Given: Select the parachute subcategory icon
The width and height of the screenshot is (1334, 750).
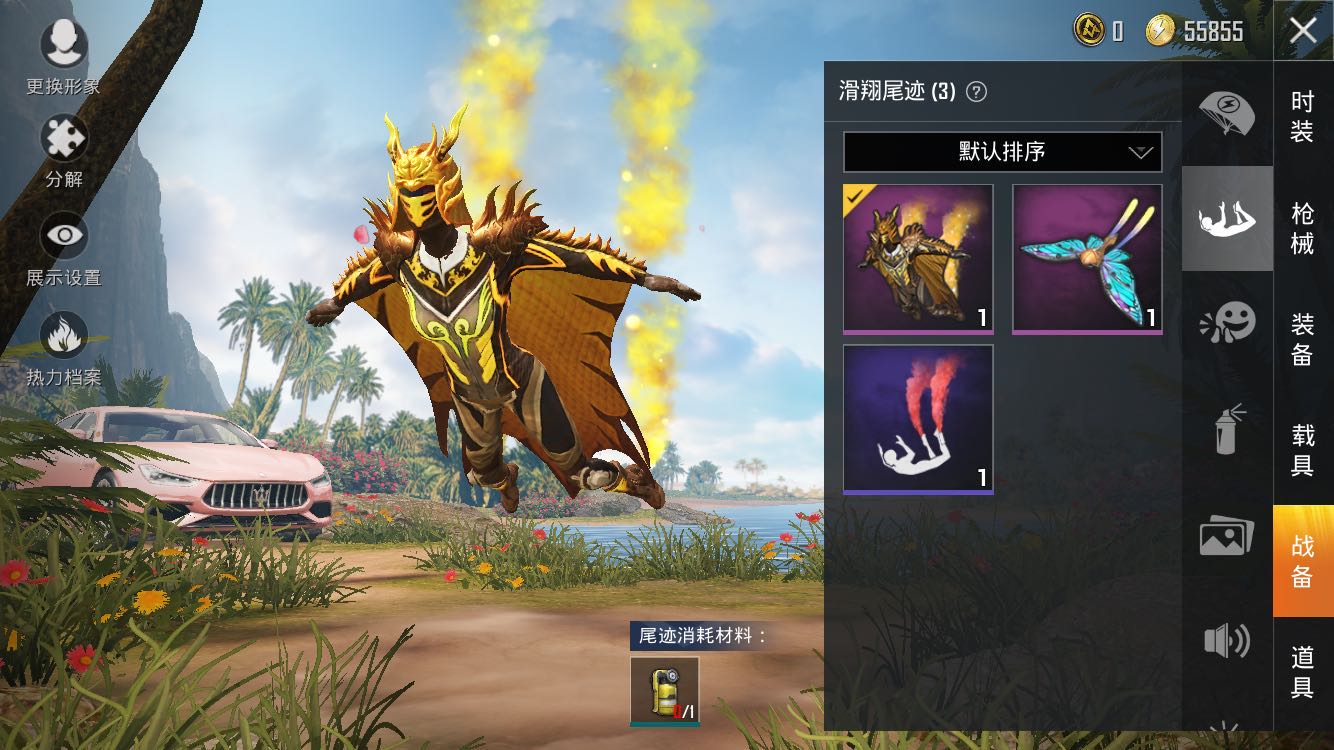Looking at the screenshot, I should [1227, 111].
